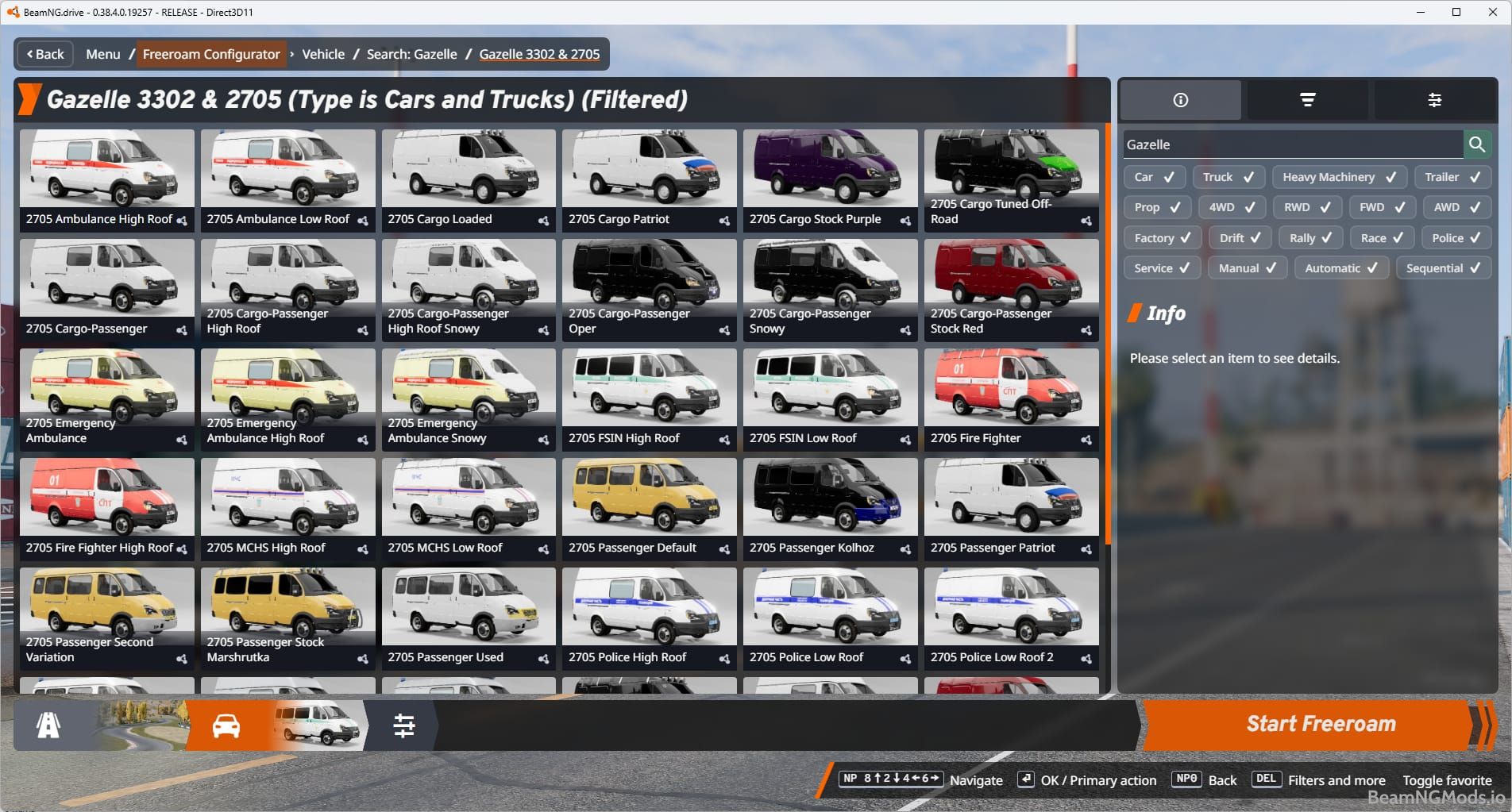Toggle favorite icon on 2705 Fire Fighter tile
Screen dimensions: 1512x812
(1085, 439)
